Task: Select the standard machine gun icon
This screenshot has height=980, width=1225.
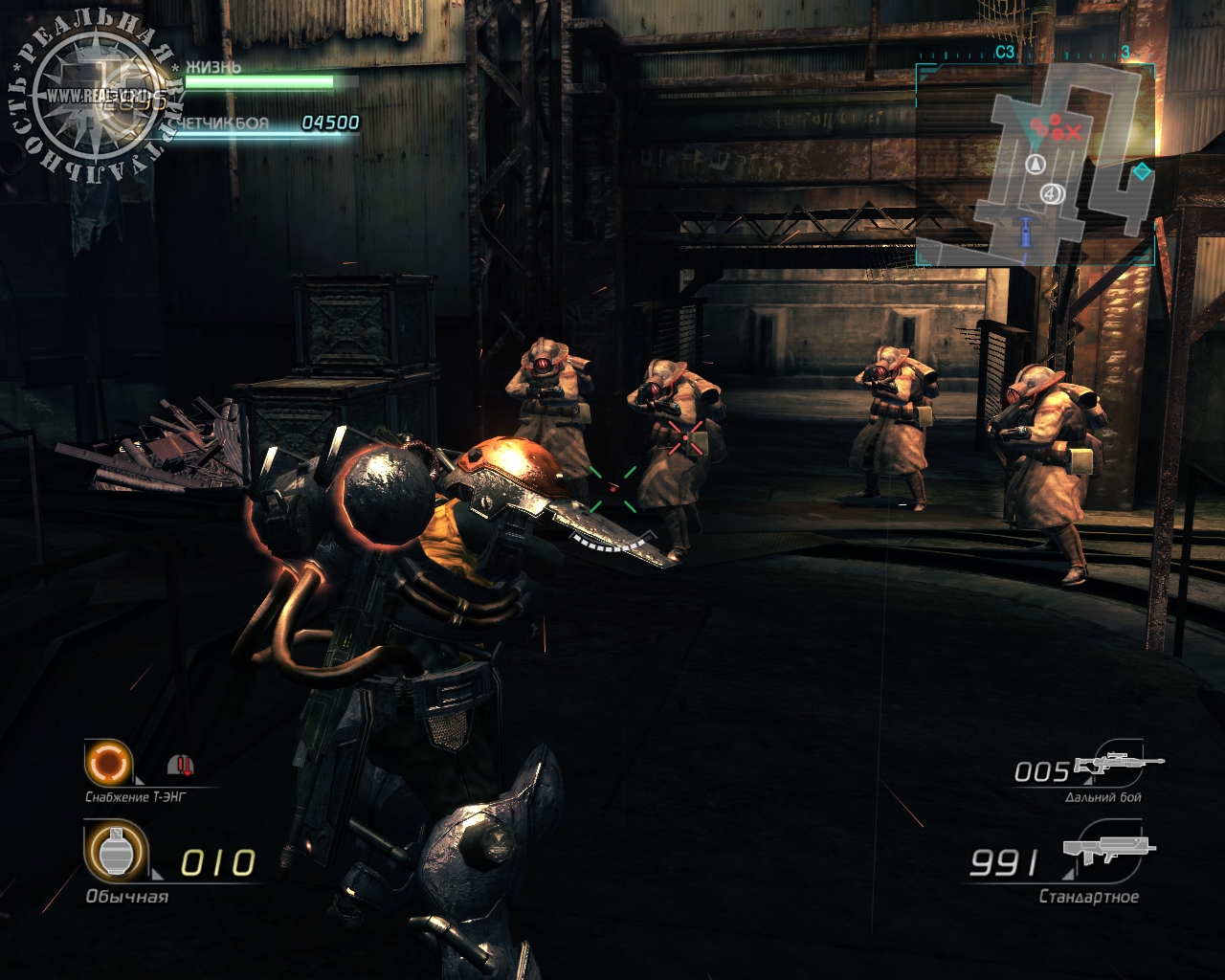Action: pyautogui.click(x=1108, y=852)
